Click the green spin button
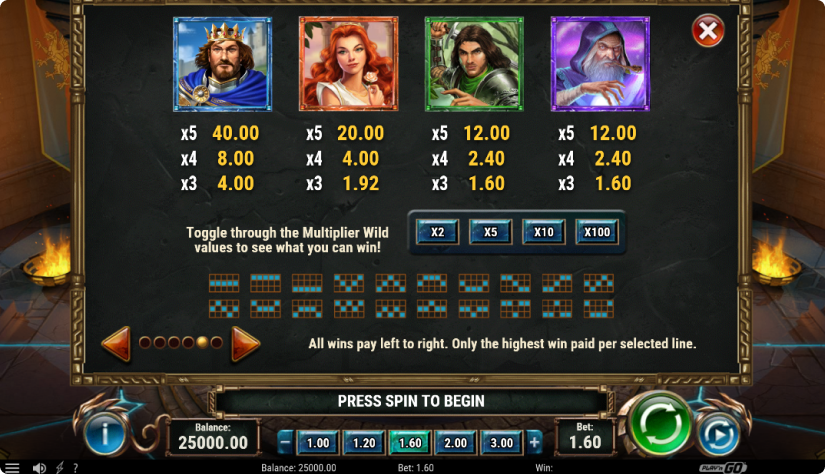 point(655,424)
